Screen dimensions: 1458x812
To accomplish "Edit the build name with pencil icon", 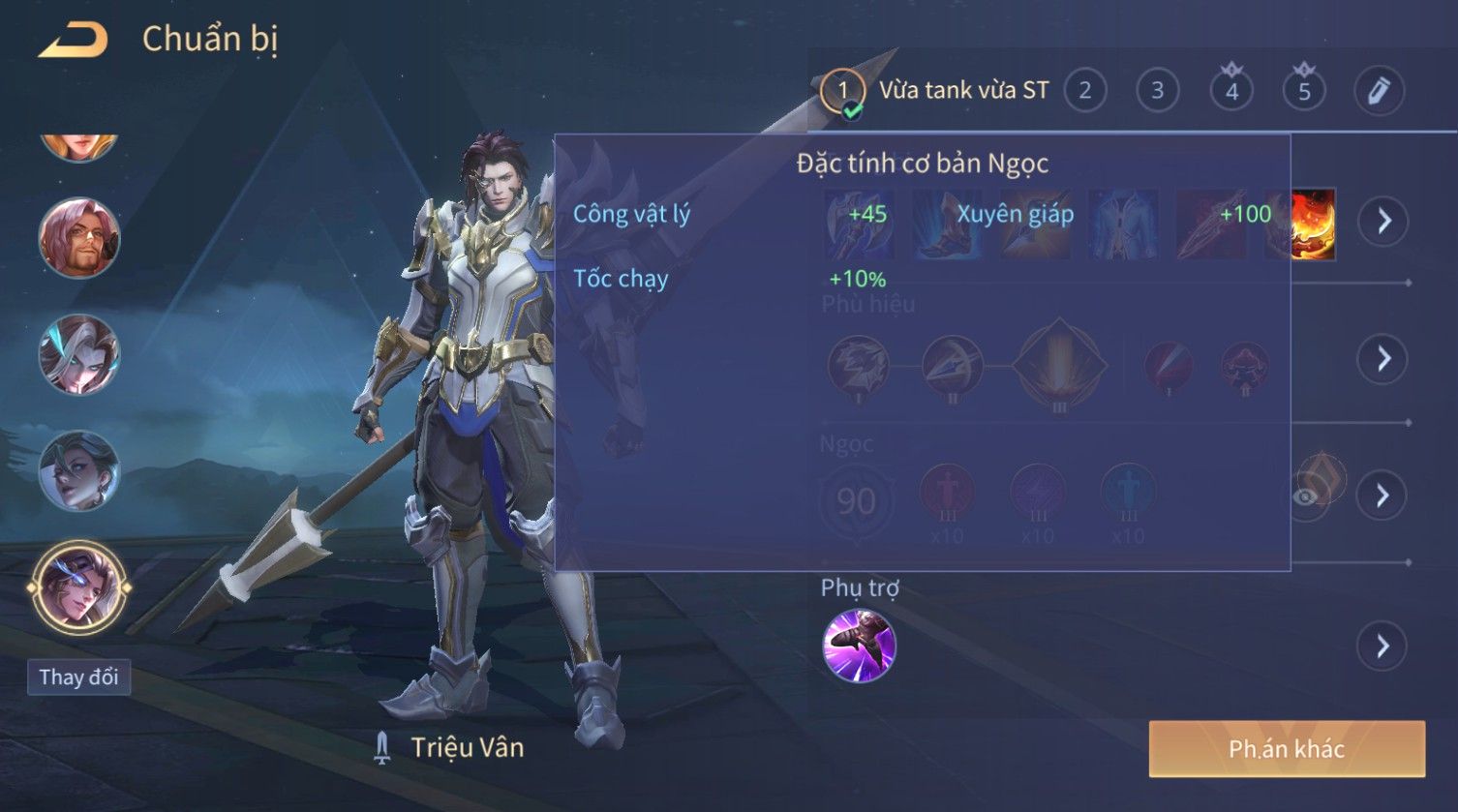I will [1379, 91].
